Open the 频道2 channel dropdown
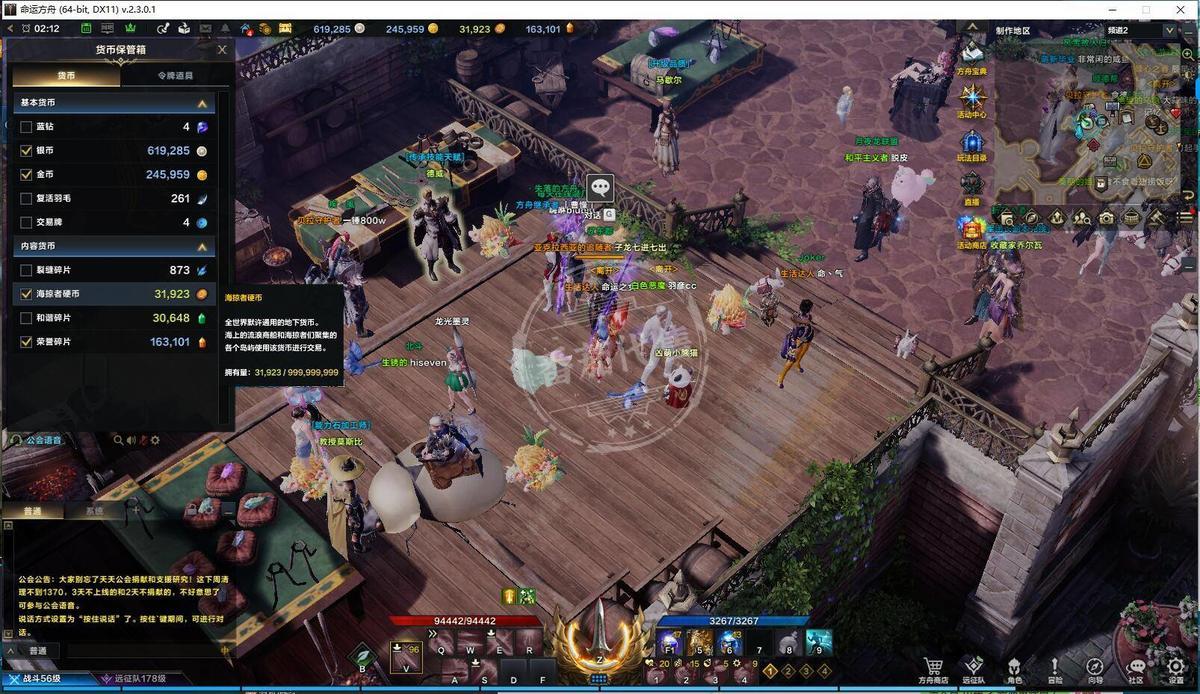The image size is (1200, 694). (1170, 30)
